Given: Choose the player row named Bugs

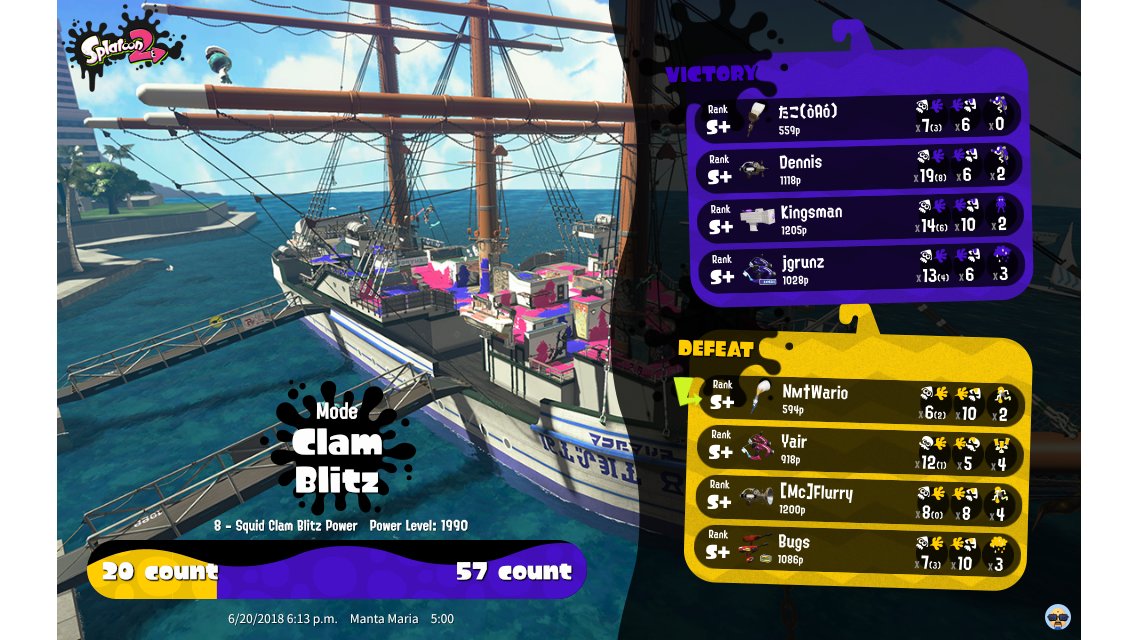Looking at the screenshot, I should (x=860, y=548).
